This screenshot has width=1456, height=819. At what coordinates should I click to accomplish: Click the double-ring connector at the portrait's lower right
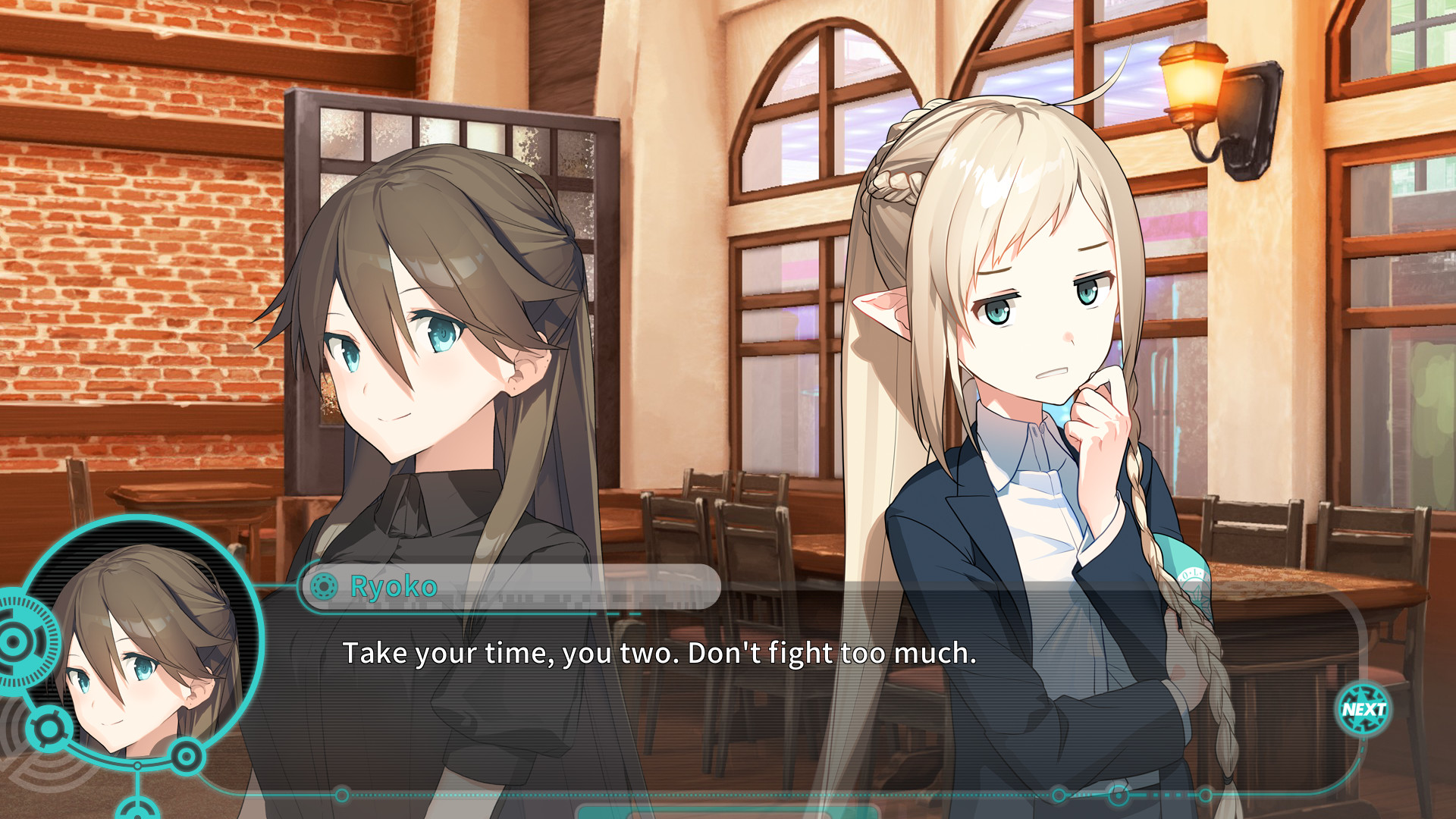click(x=187, y=756)
